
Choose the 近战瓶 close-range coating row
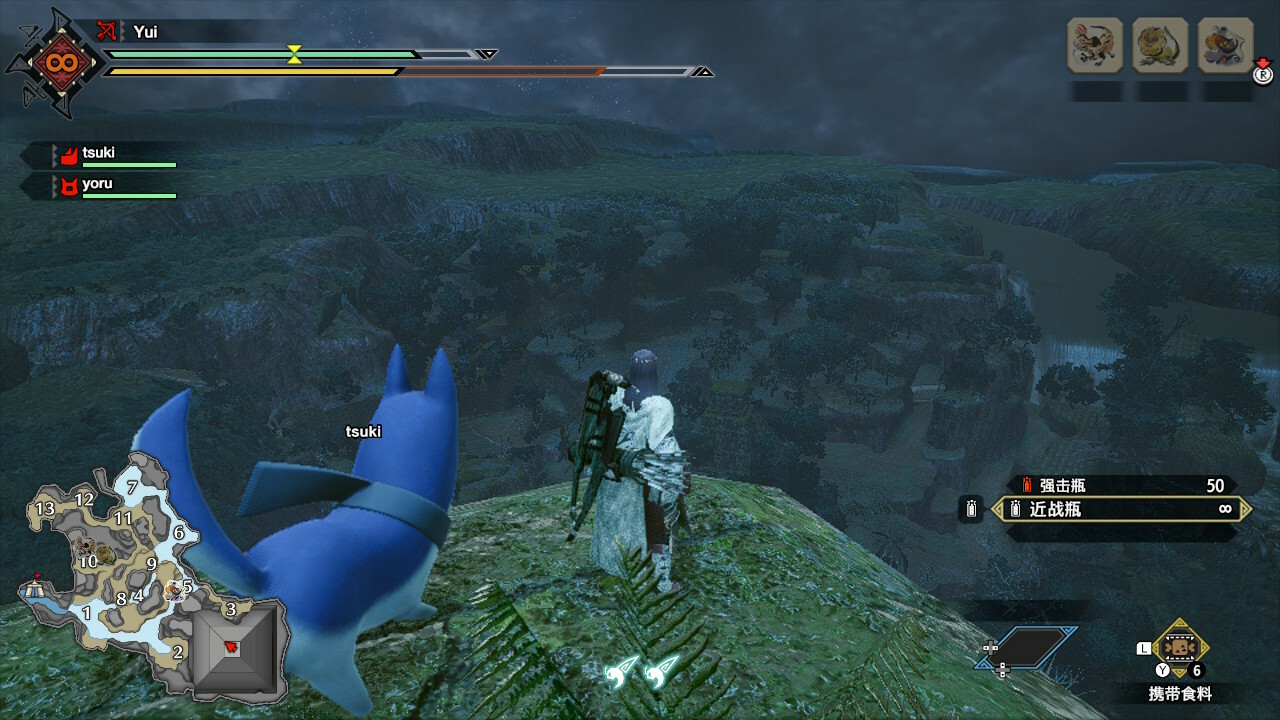point(1122,510)
